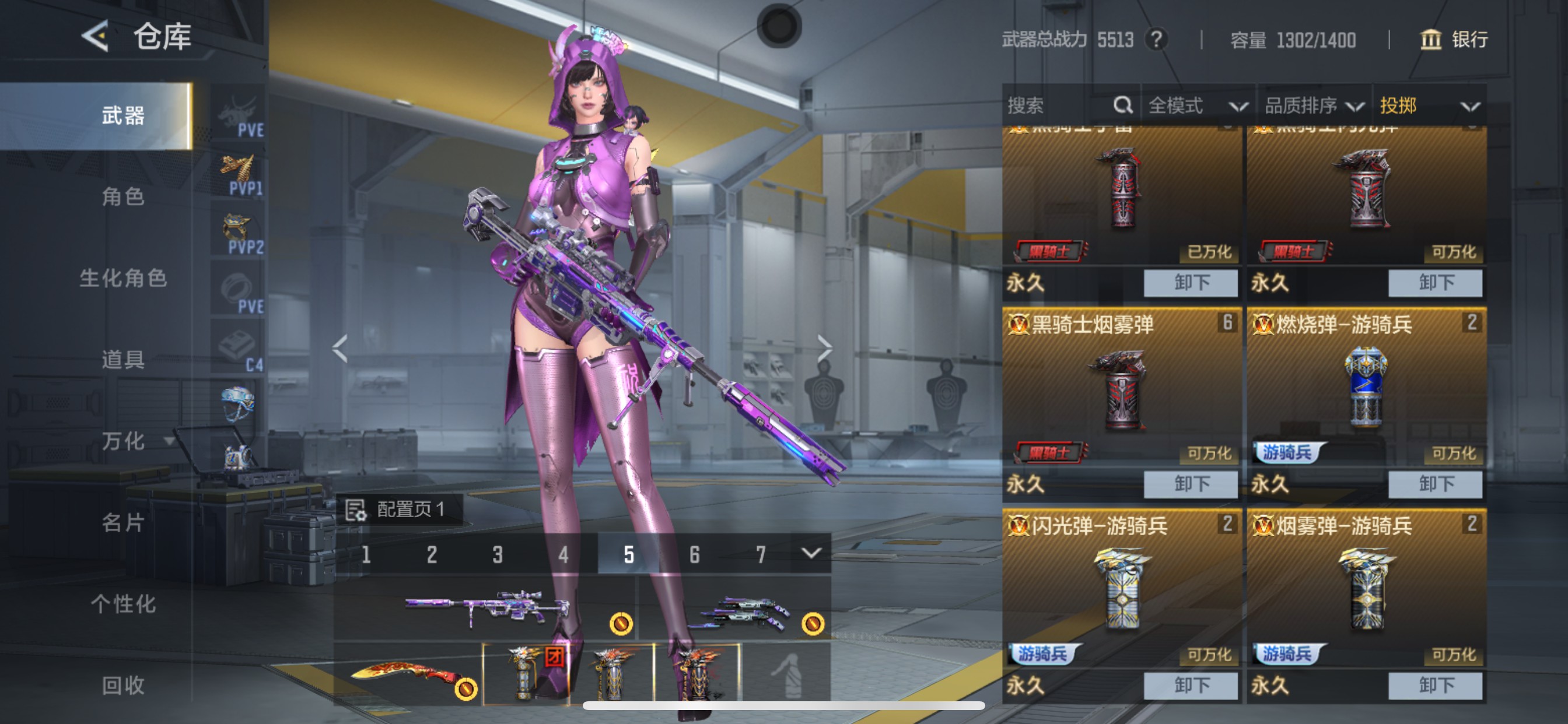The width and height of the screenshot is (1568, 724).
Task: Select the 角色 menu entry
Action: pos(123,196)
